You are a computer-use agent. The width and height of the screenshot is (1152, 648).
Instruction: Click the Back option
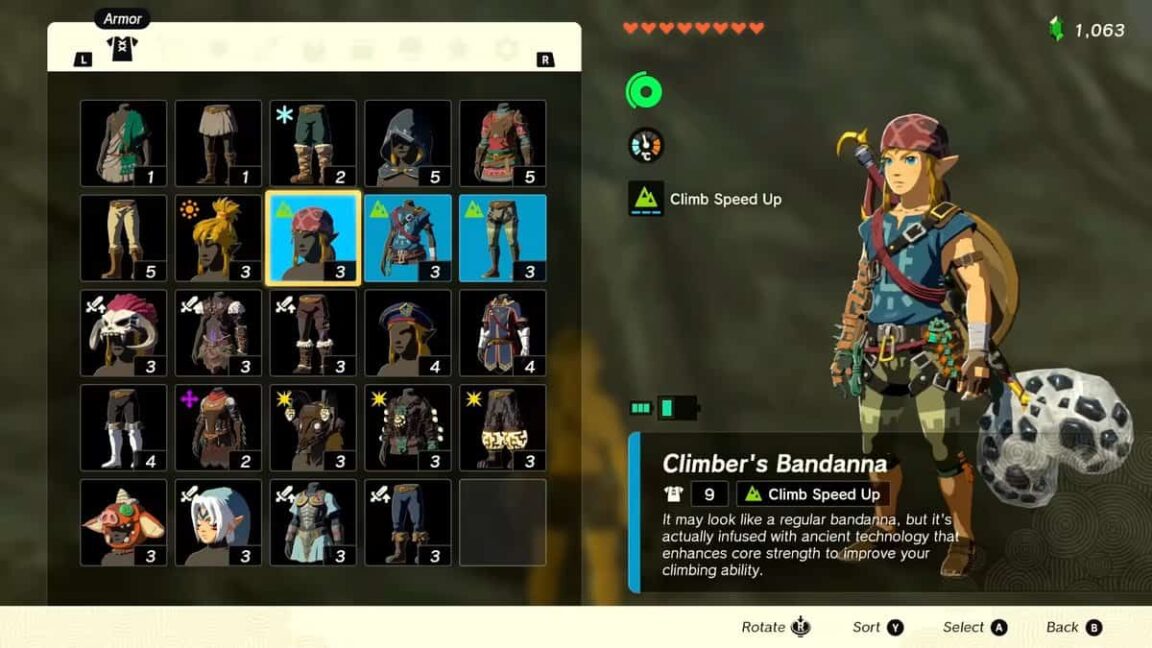coord(1073,627)
